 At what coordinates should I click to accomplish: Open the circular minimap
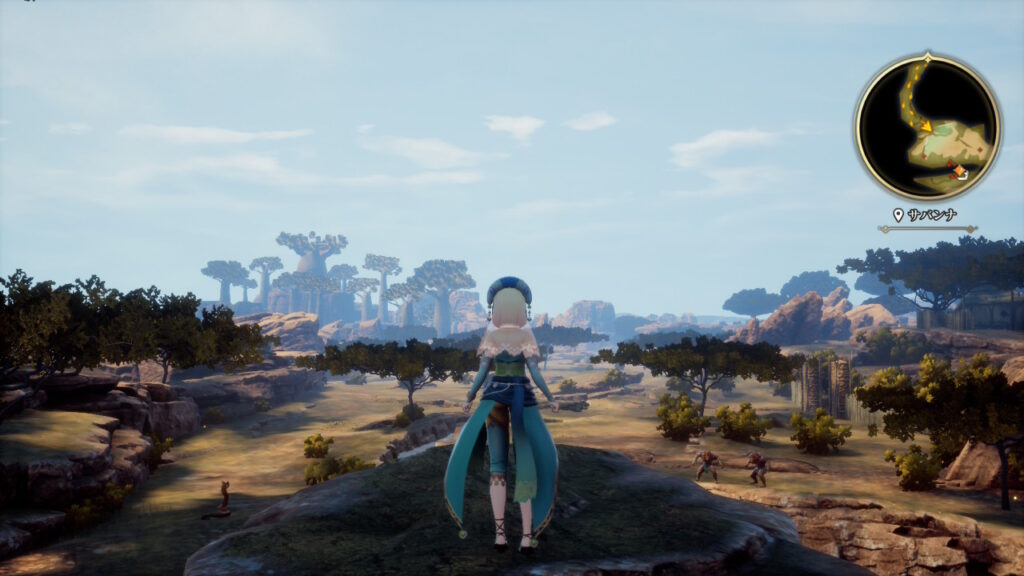927,127
